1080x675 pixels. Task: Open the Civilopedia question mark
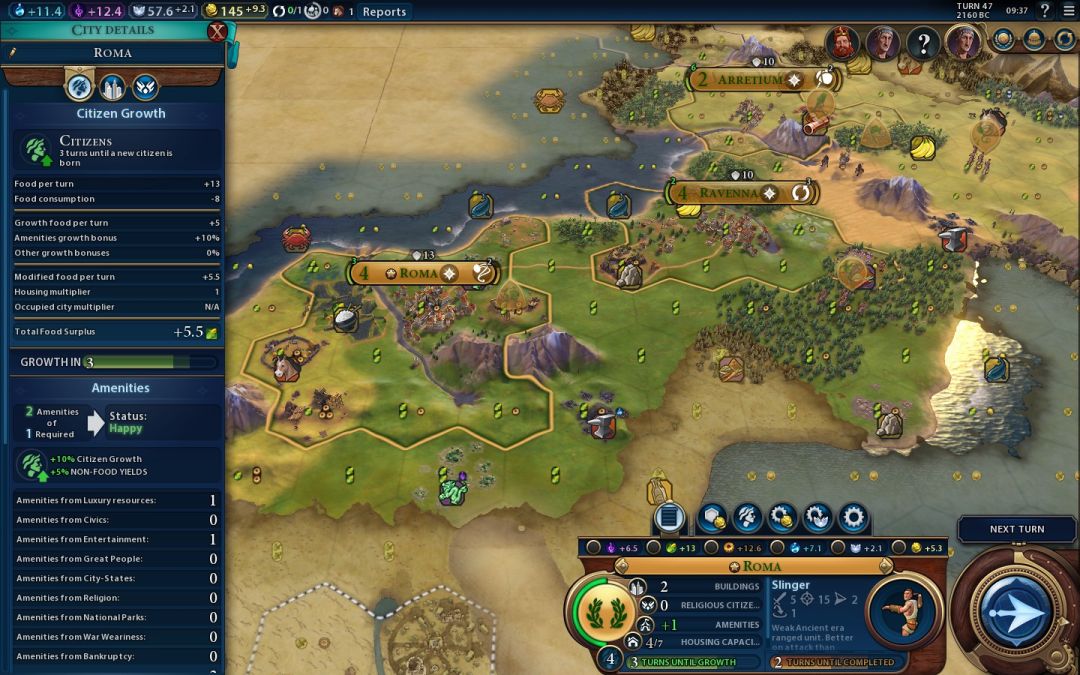tap(1045, 11)
